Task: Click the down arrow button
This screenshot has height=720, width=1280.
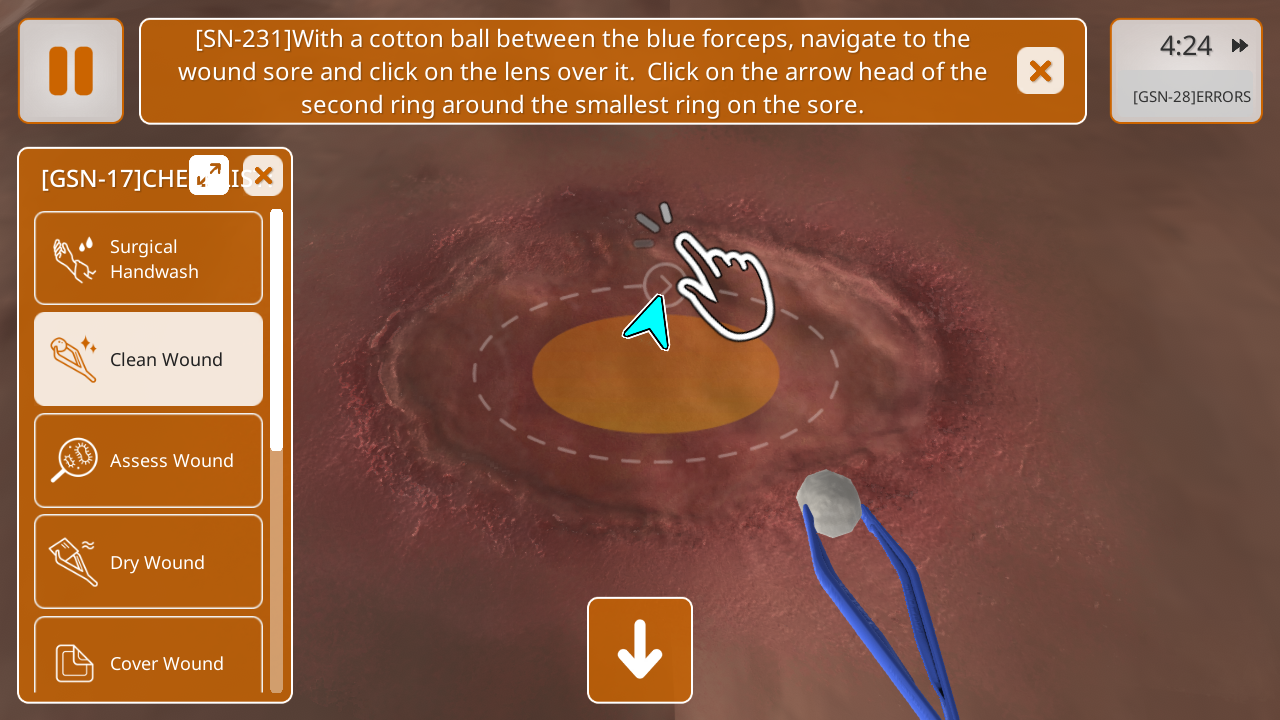Action: (x=640, y=650)
